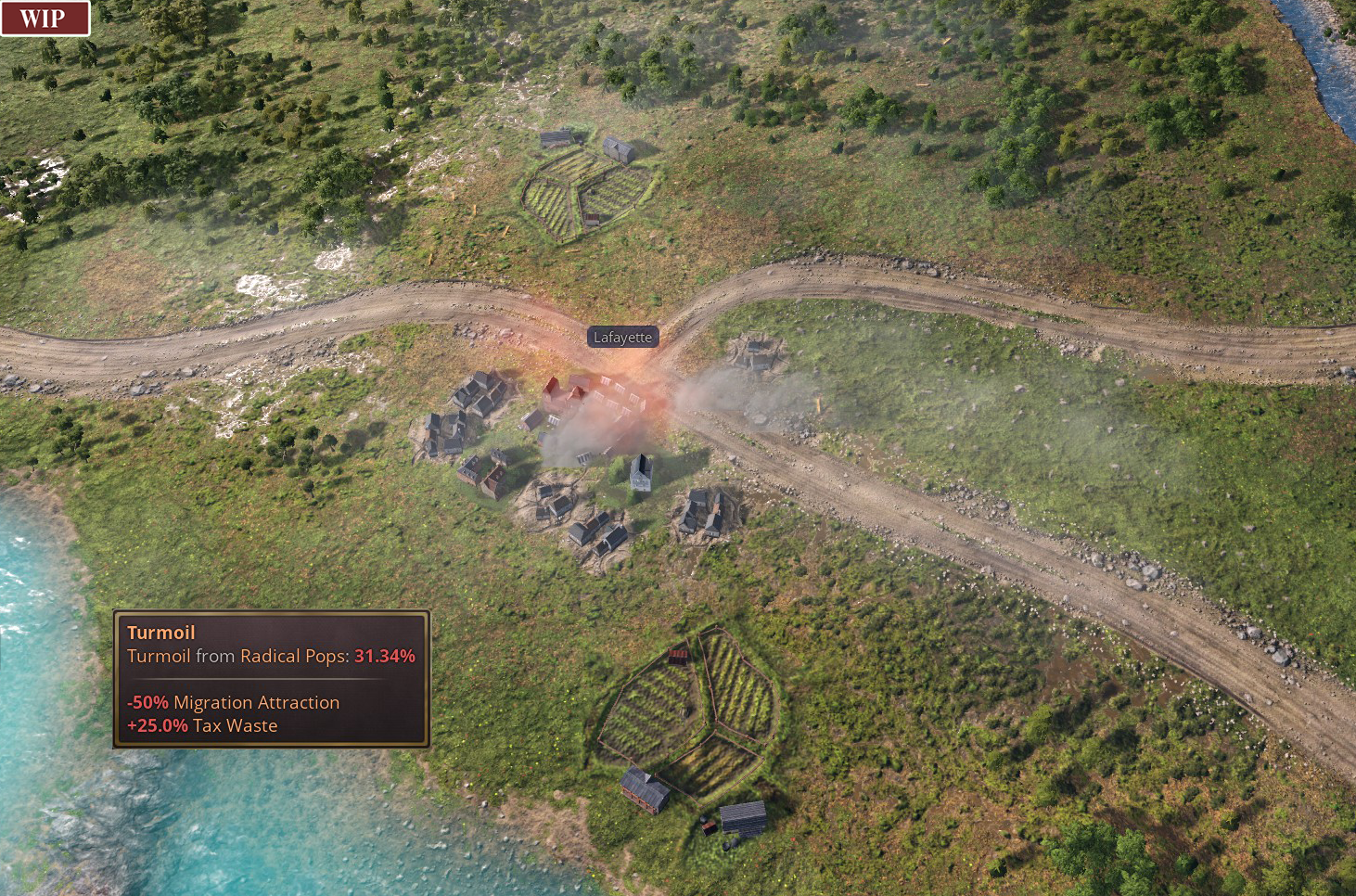Select the Lafayette city name label
Viewport: 1356px width, 896px height.
(622, 338)
